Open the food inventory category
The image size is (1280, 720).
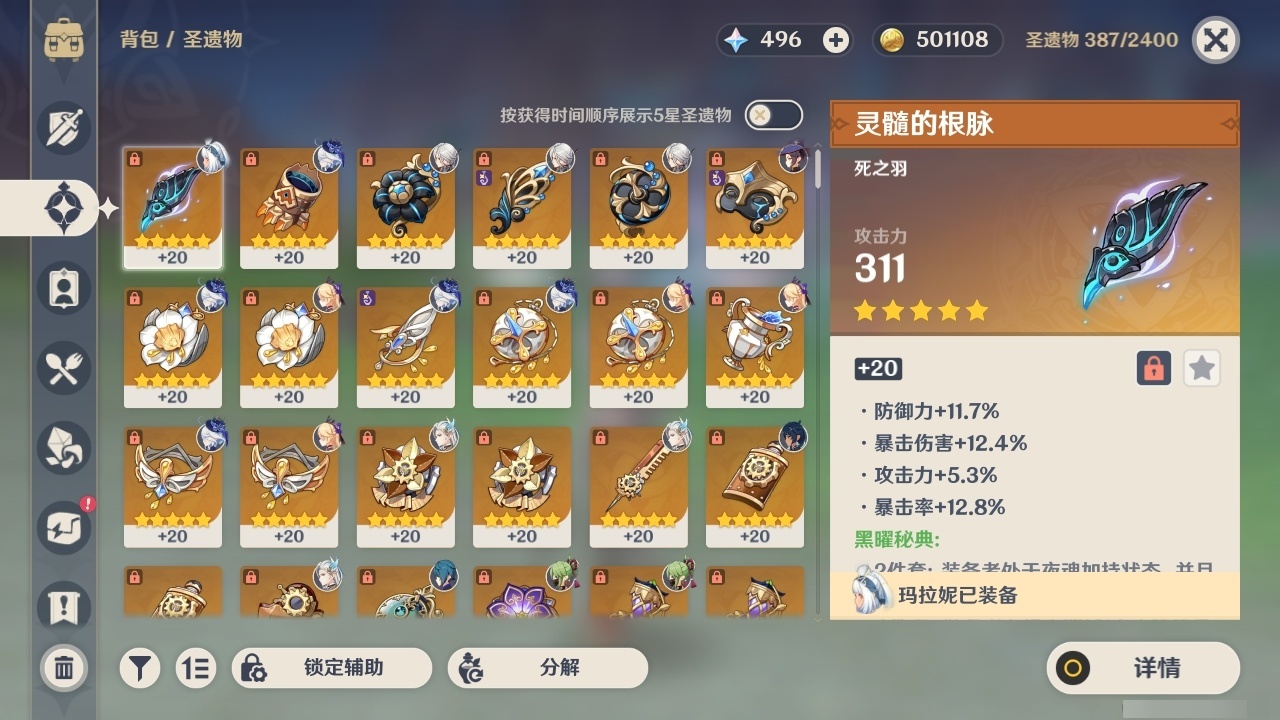click(64, 368)
